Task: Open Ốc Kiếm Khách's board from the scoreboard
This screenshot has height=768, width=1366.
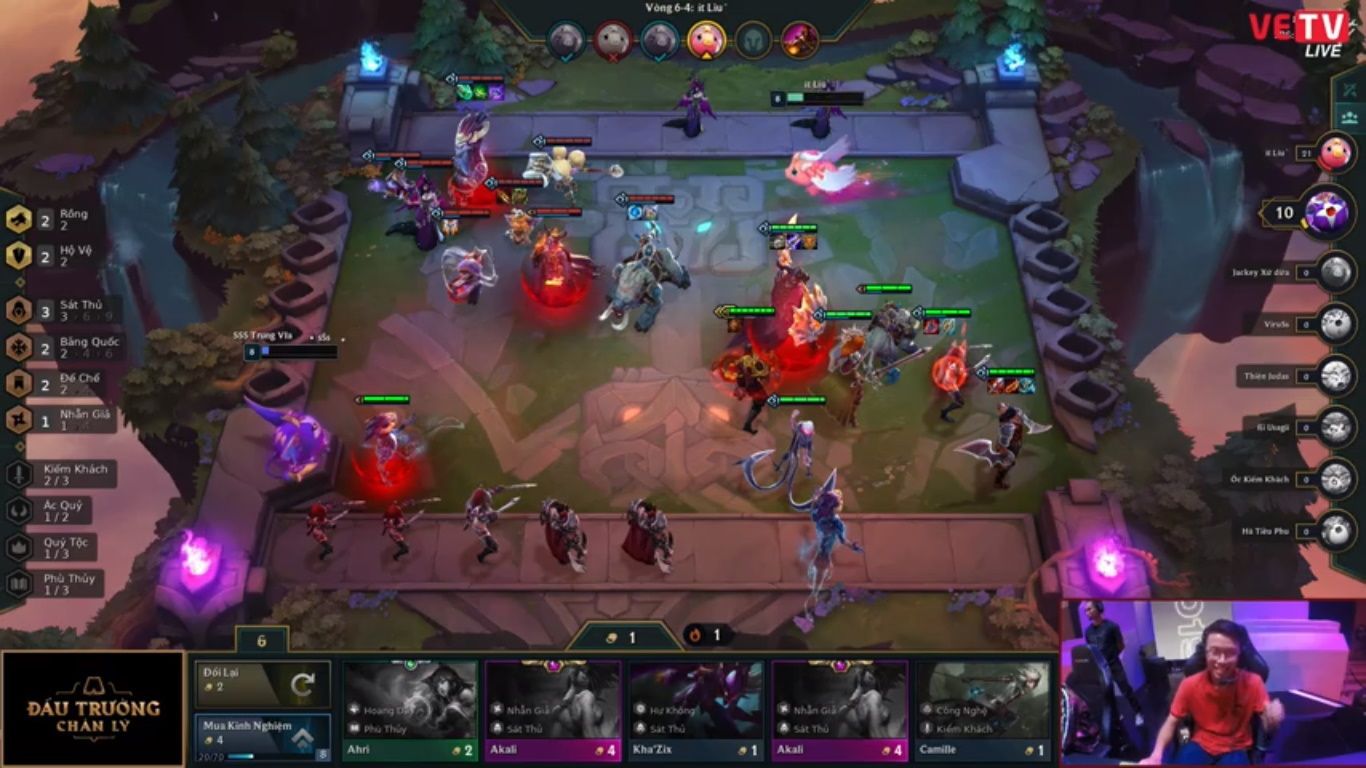Action: pyautogui.click(x=1335, y=479)
